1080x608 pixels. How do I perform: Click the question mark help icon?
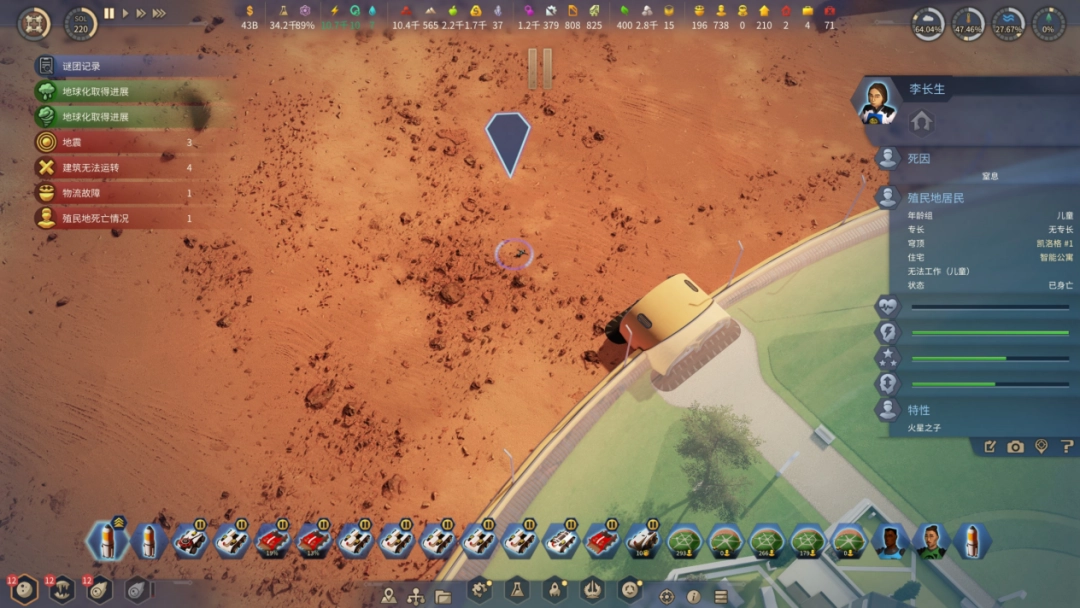(1067, 447)
